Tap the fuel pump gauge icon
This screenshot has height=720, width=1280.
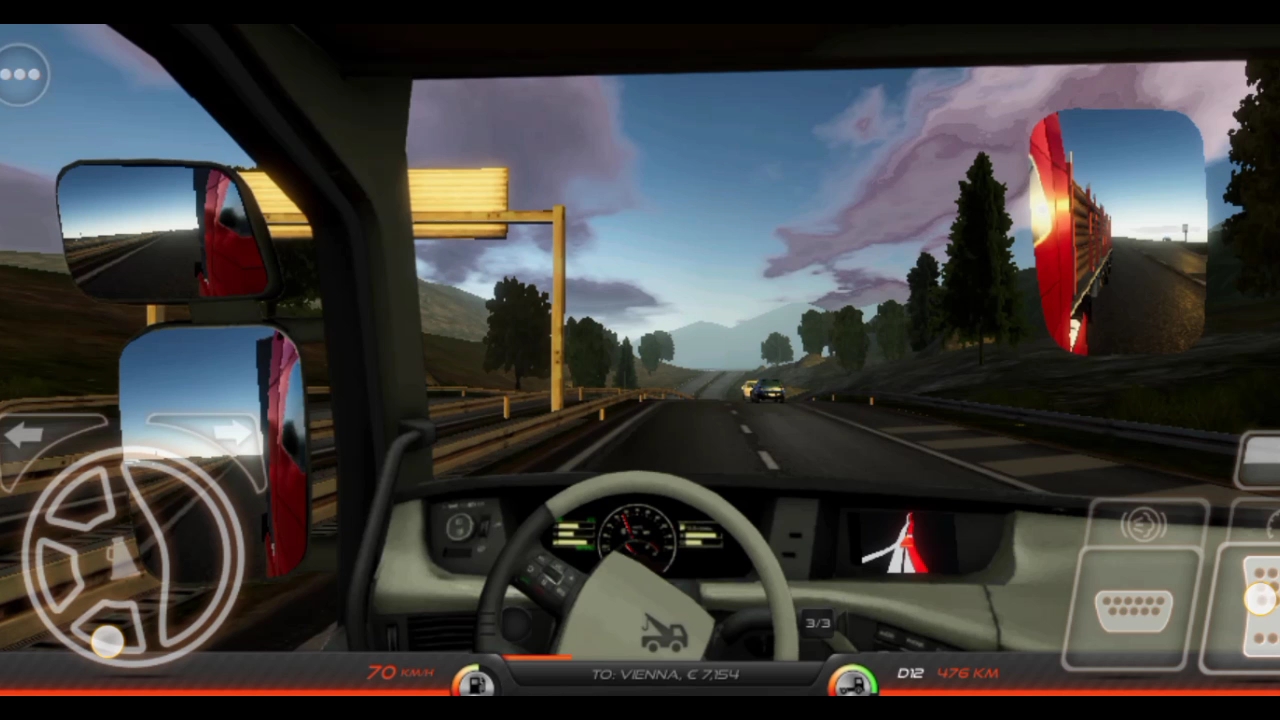[473, 683]
